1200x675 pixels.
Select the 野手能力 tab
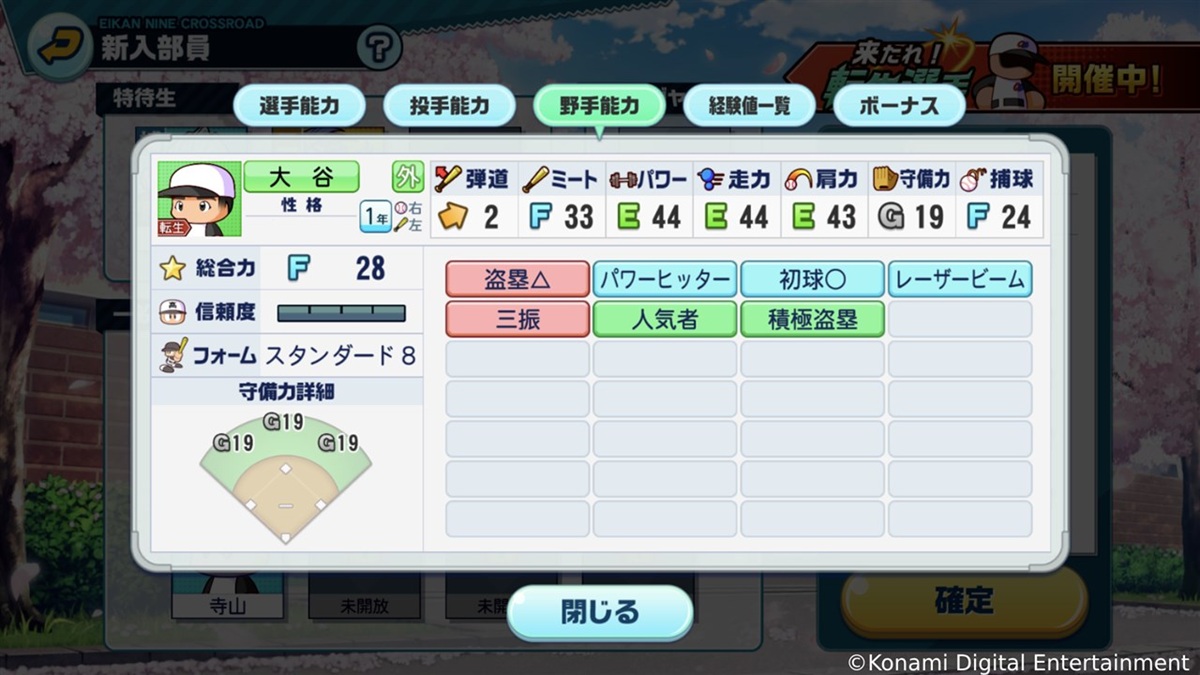[599, 106]
